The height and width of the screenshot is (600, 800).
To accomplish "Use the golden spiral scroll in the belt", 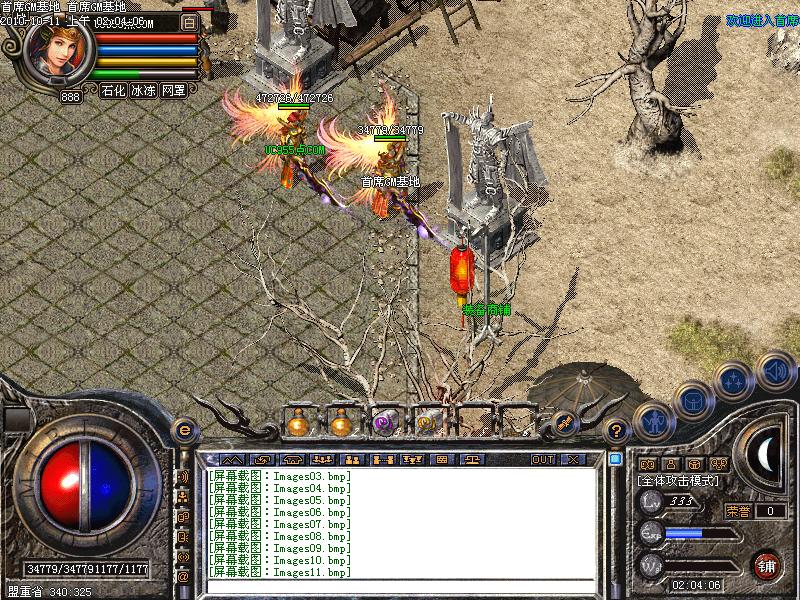I will 426,423.
